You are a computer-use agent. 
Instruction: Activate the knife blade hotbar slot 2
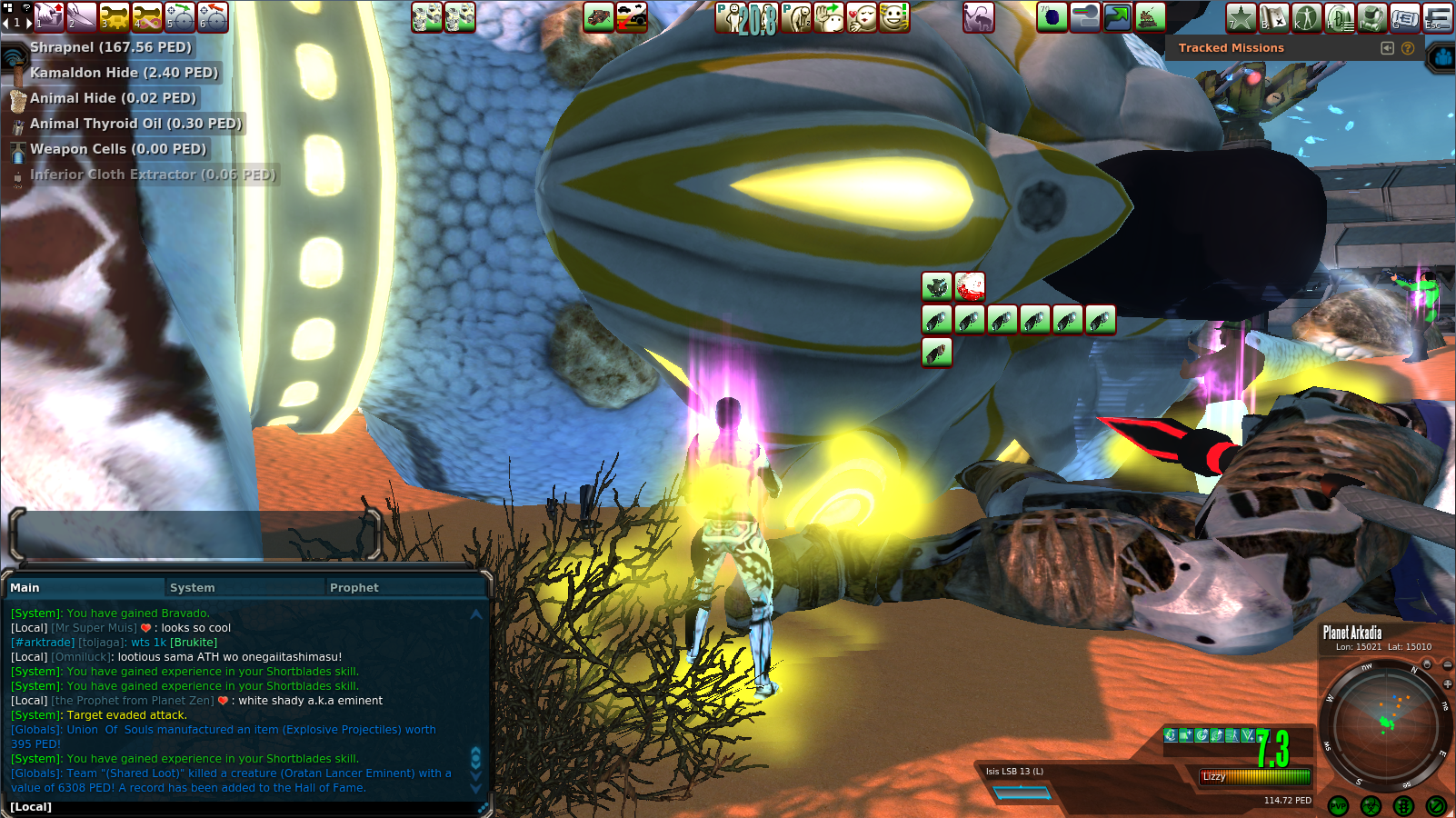pyautogui.click(x=82, y=17)
